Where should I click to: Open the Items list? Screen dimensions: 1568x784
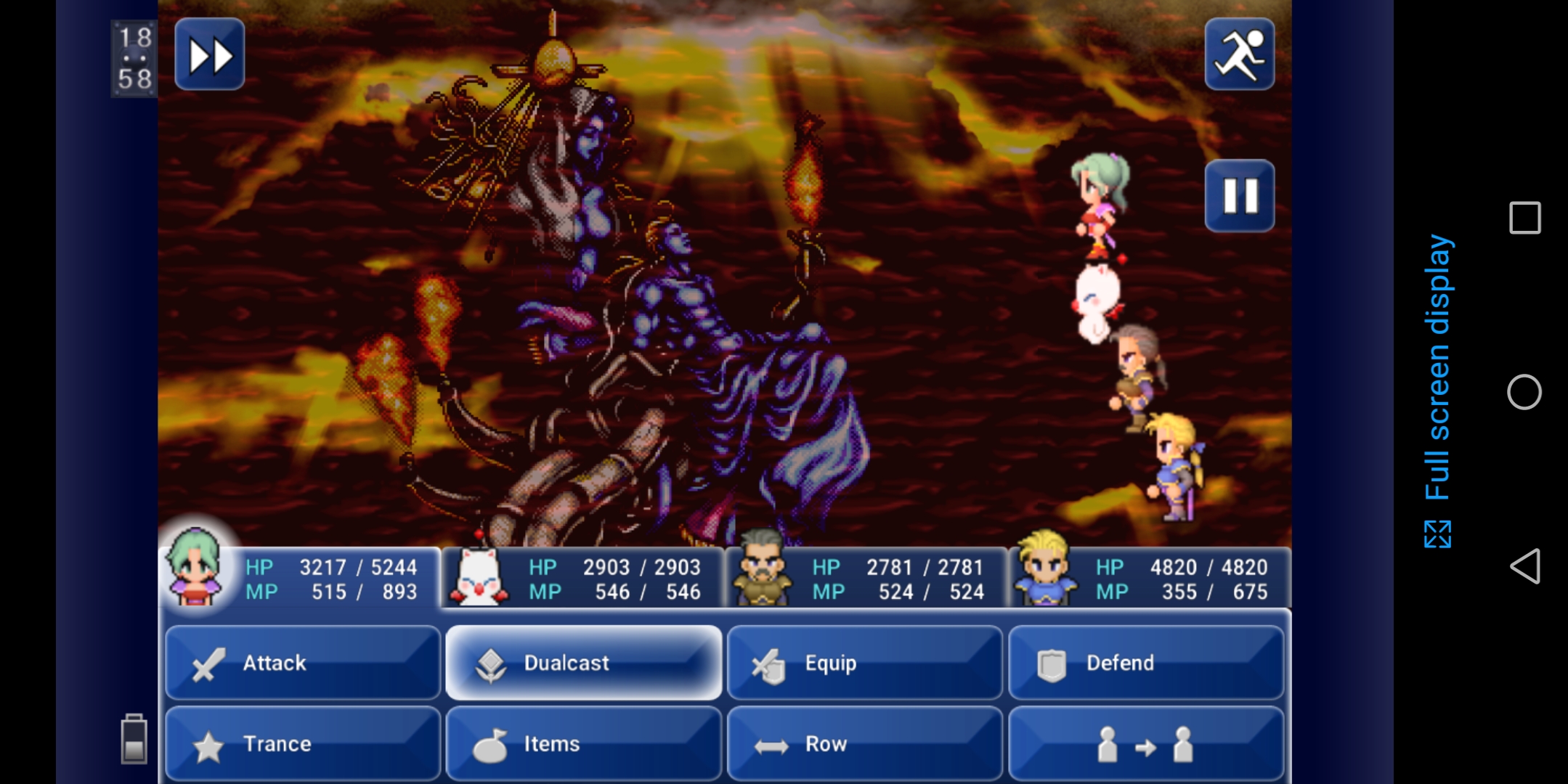click(584, 743)
